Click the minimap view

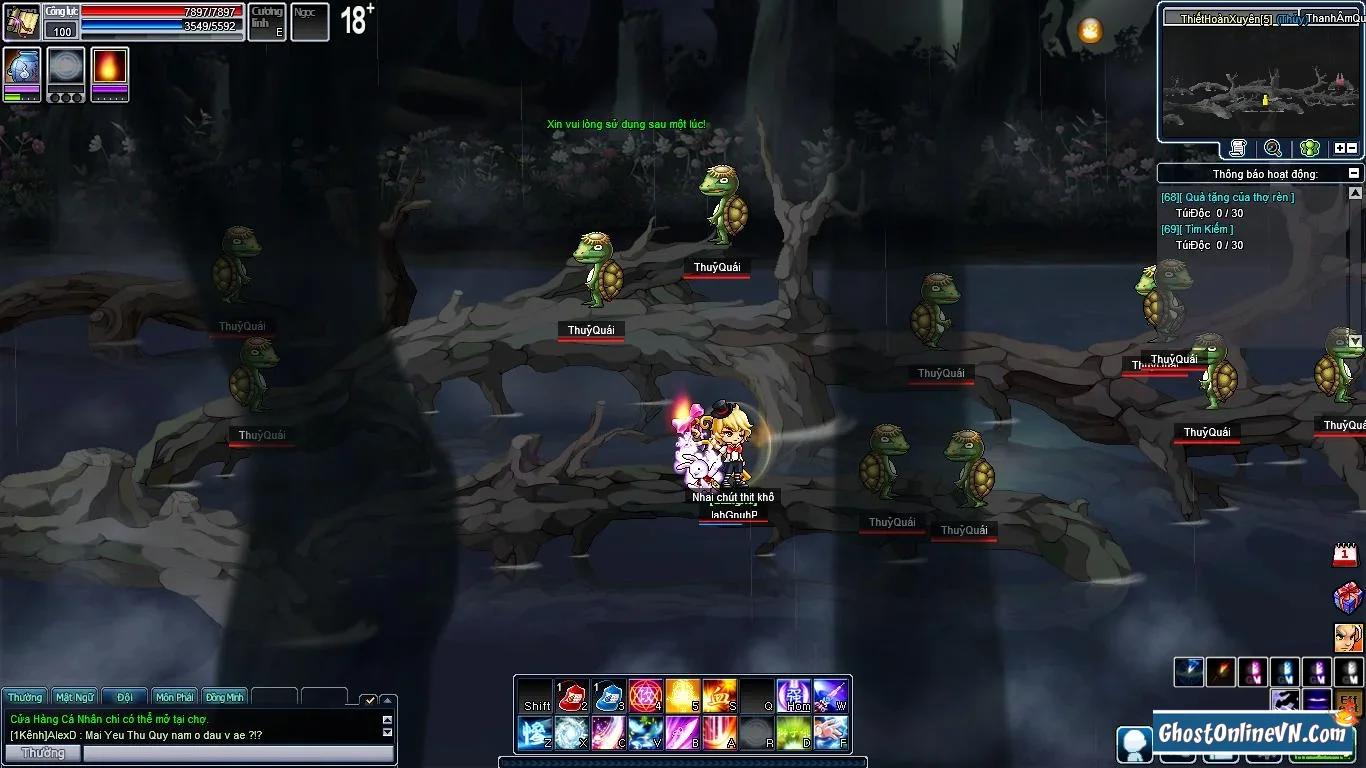point(1260,82)
